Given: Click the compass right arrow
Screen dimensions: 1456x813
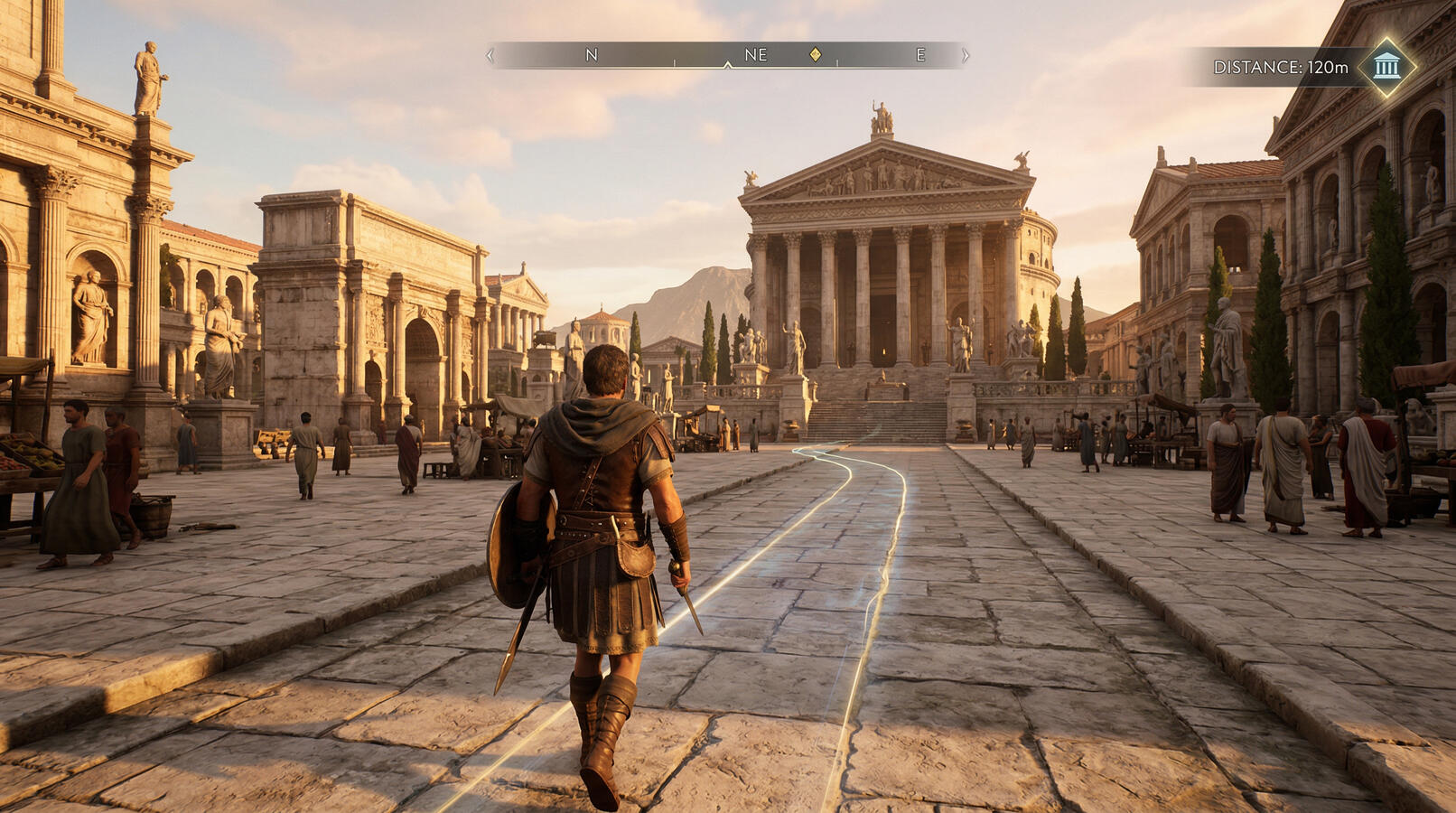Looking at the screenshot, I should 965,55.
